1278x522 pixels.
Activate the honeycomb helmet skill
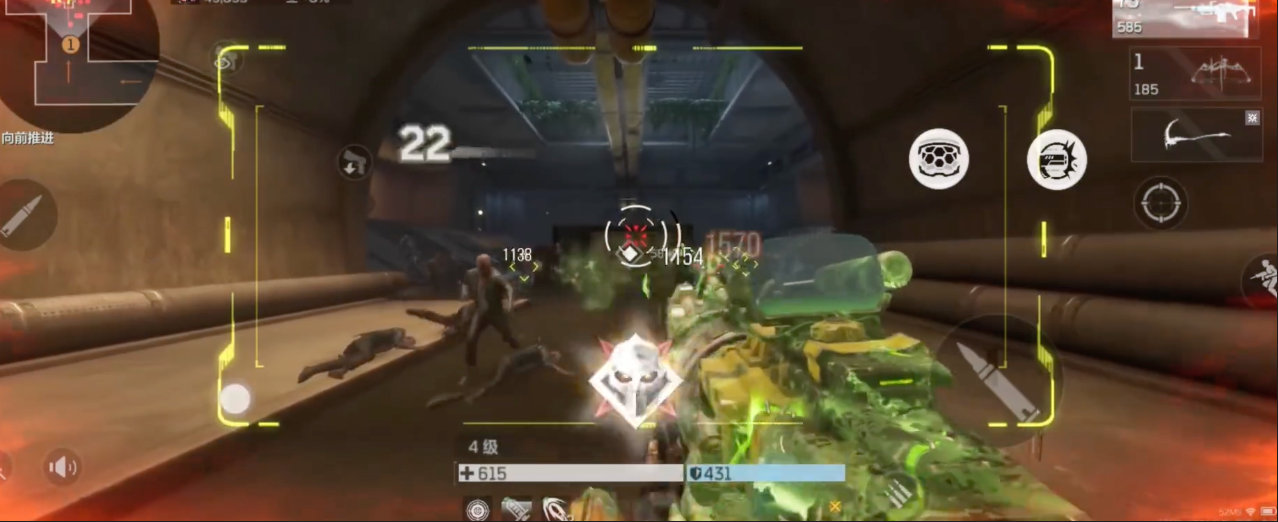point(938,159)
